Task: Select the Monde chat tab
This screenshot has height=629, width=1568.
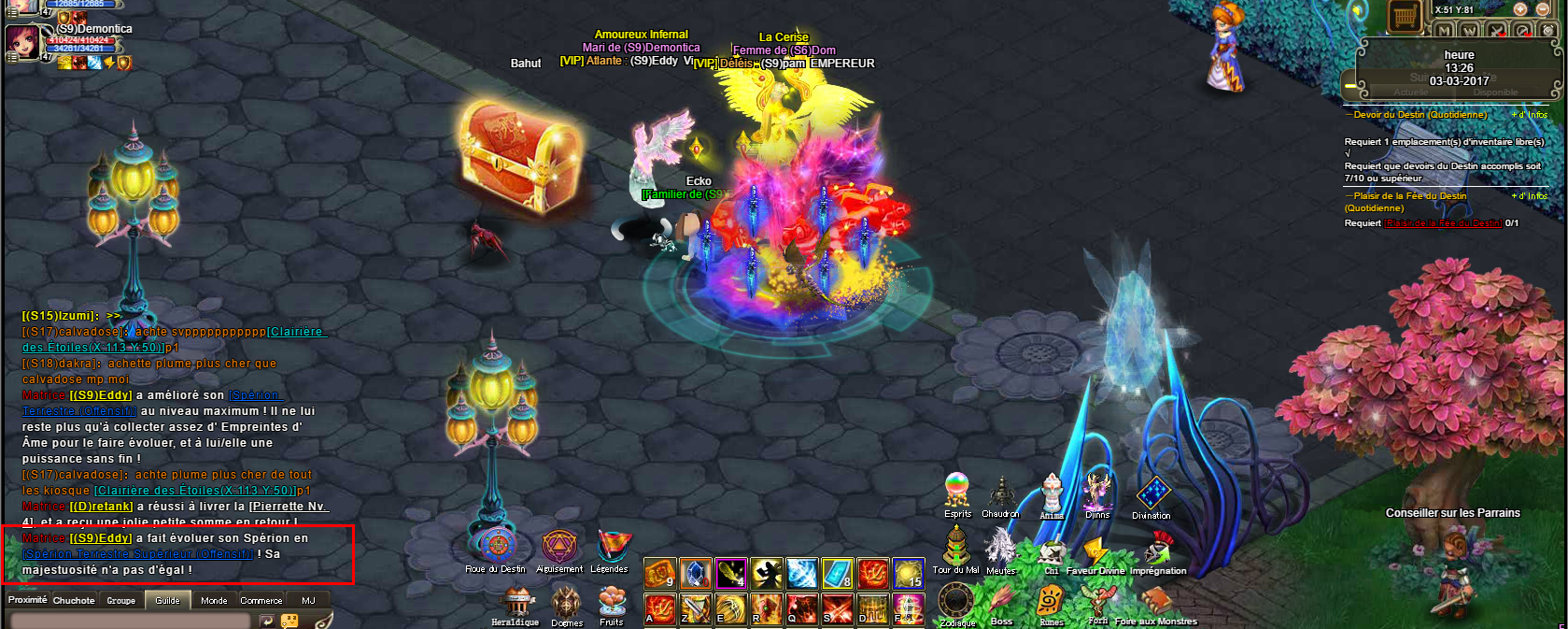Action: click(214, 600)
